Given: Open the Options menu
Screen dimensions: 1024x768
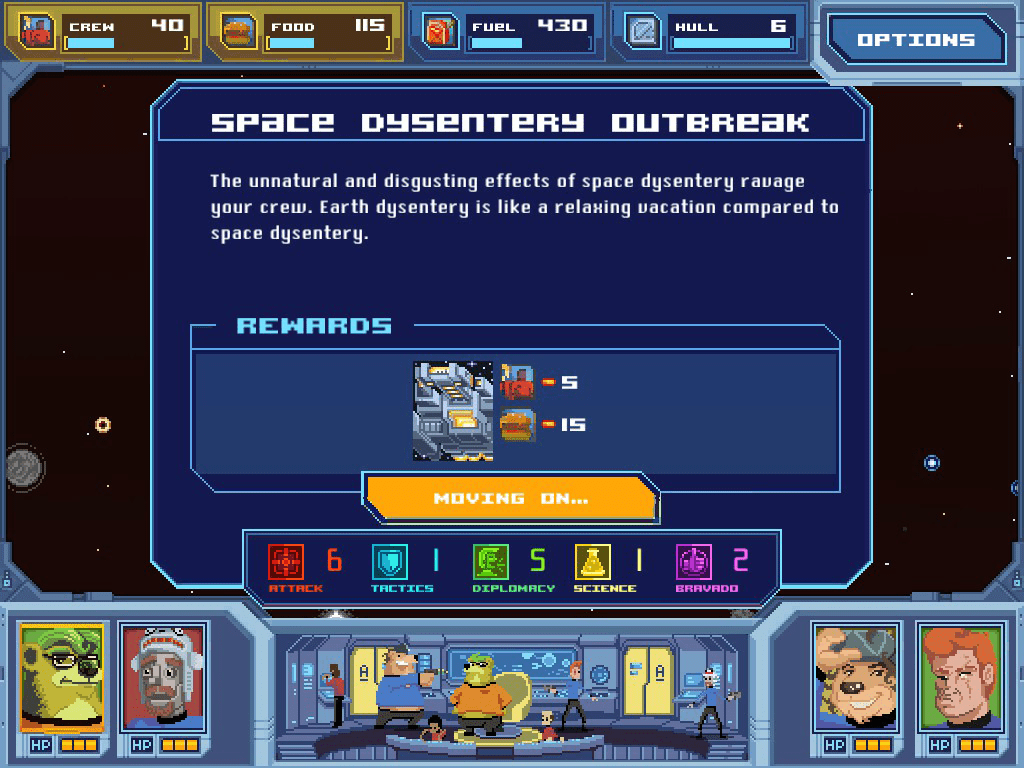Looking at the screenshot, I should pos(915,40).
